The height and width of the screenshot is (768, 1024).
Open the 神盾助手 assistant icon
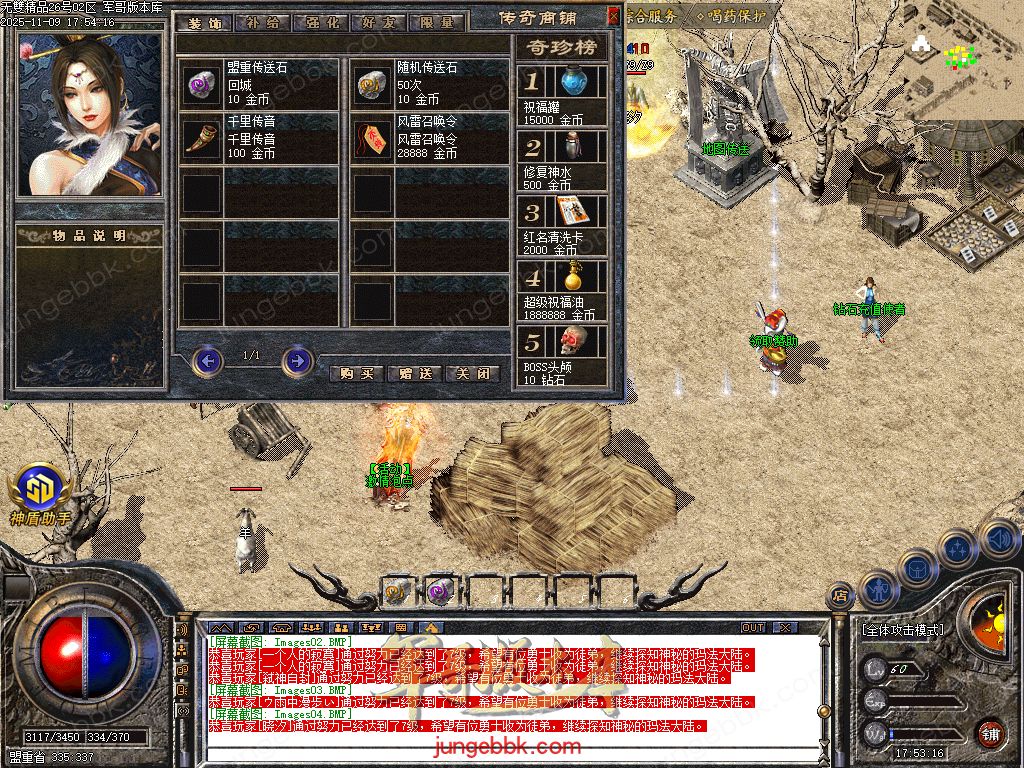[x=39, y=488]
